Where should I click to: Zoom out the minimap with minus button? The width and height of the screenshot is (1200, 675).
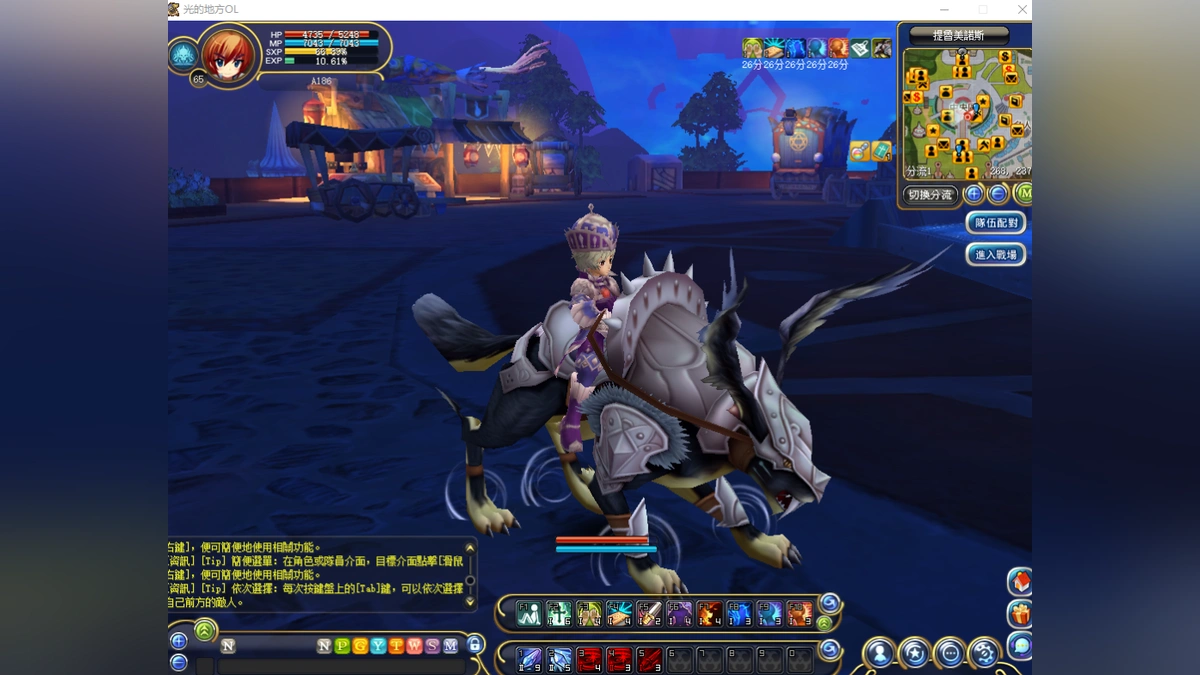[x=997, y=194]
